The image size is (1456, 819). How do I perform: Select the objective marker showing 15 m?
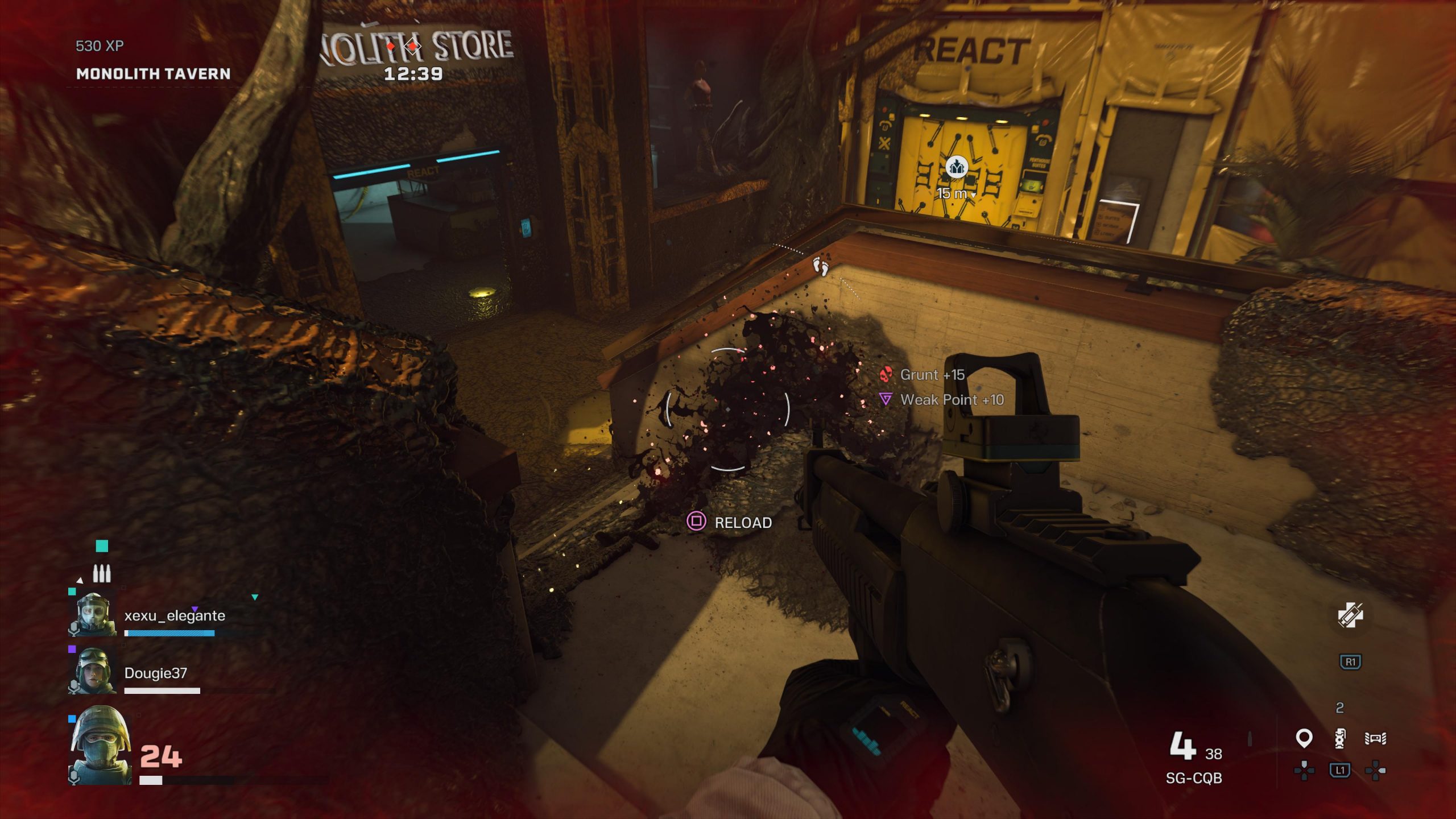(957, 168)
